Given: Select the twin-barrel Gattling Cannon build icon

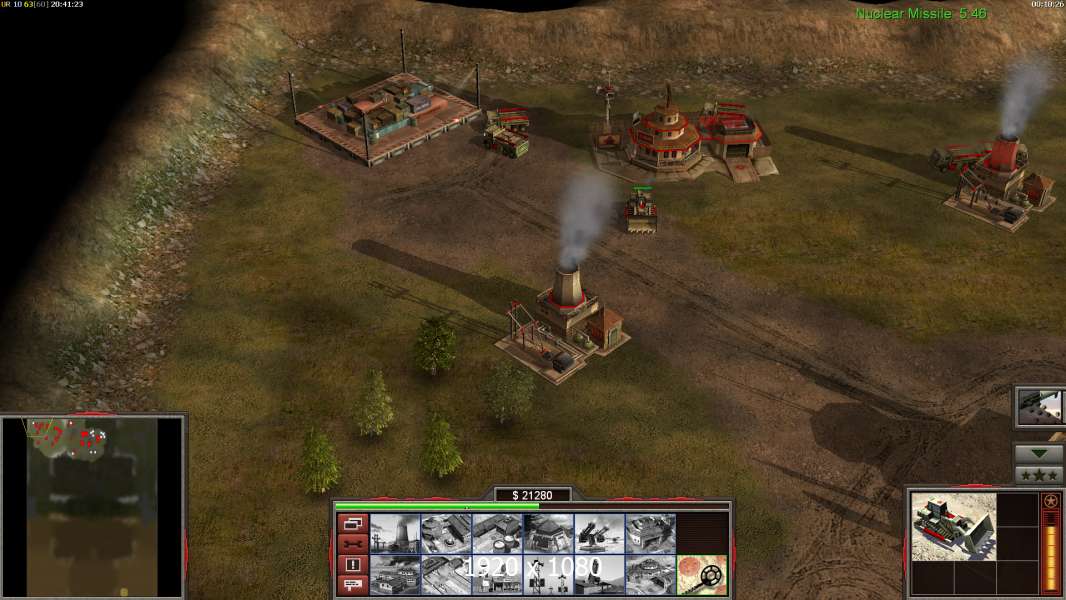Looking at the screenshot, I should [599, 534].
